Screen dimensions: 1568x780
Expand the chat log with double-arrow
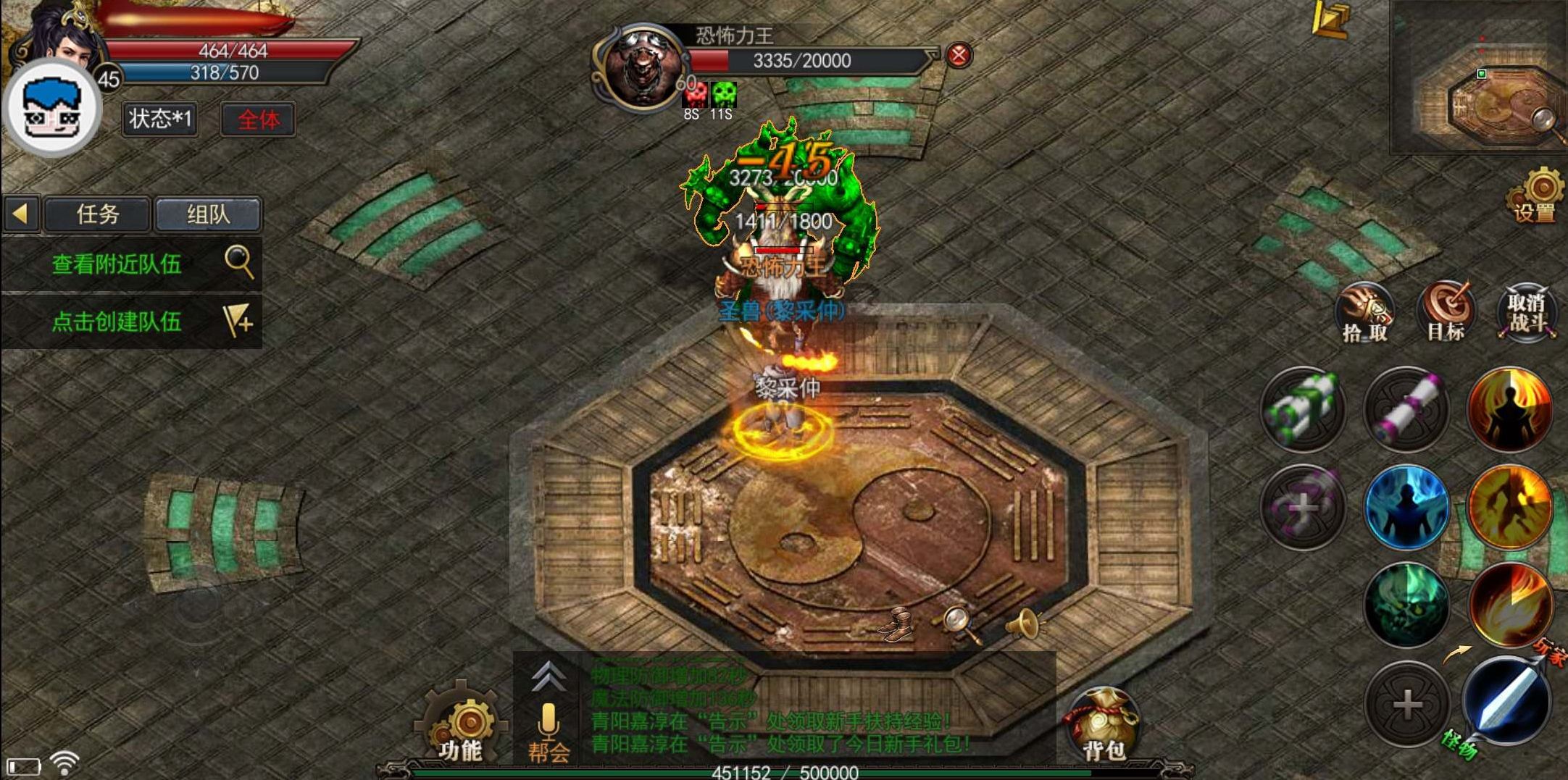(x=549, y=677)
